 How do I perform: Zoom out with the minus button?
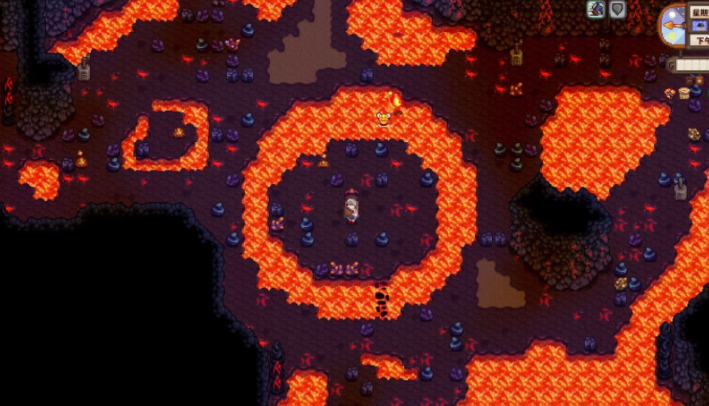689,80
